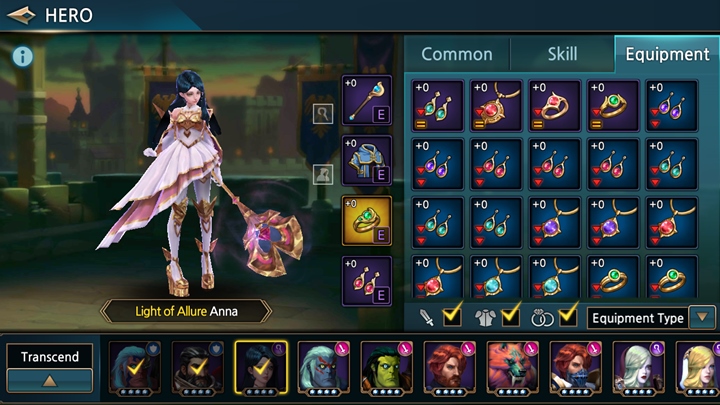Image resolution: width=720 pixels, height=405 pixels.
Task: Select the highlighted equipped ring slot
Action: coord(367,220)
